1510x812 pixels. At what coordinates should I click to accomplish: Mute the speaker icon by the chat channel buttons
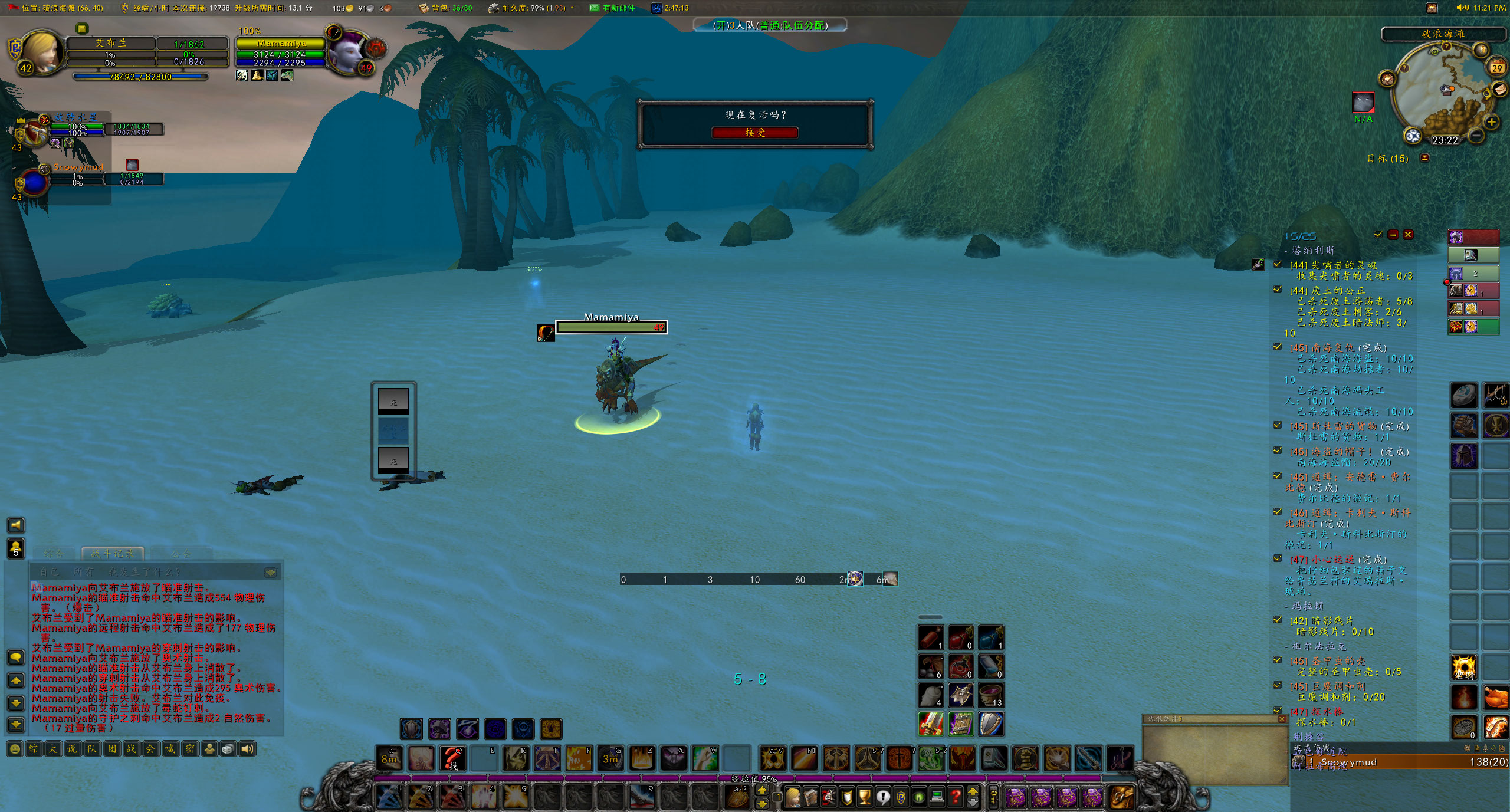click(x=249, y=749)
